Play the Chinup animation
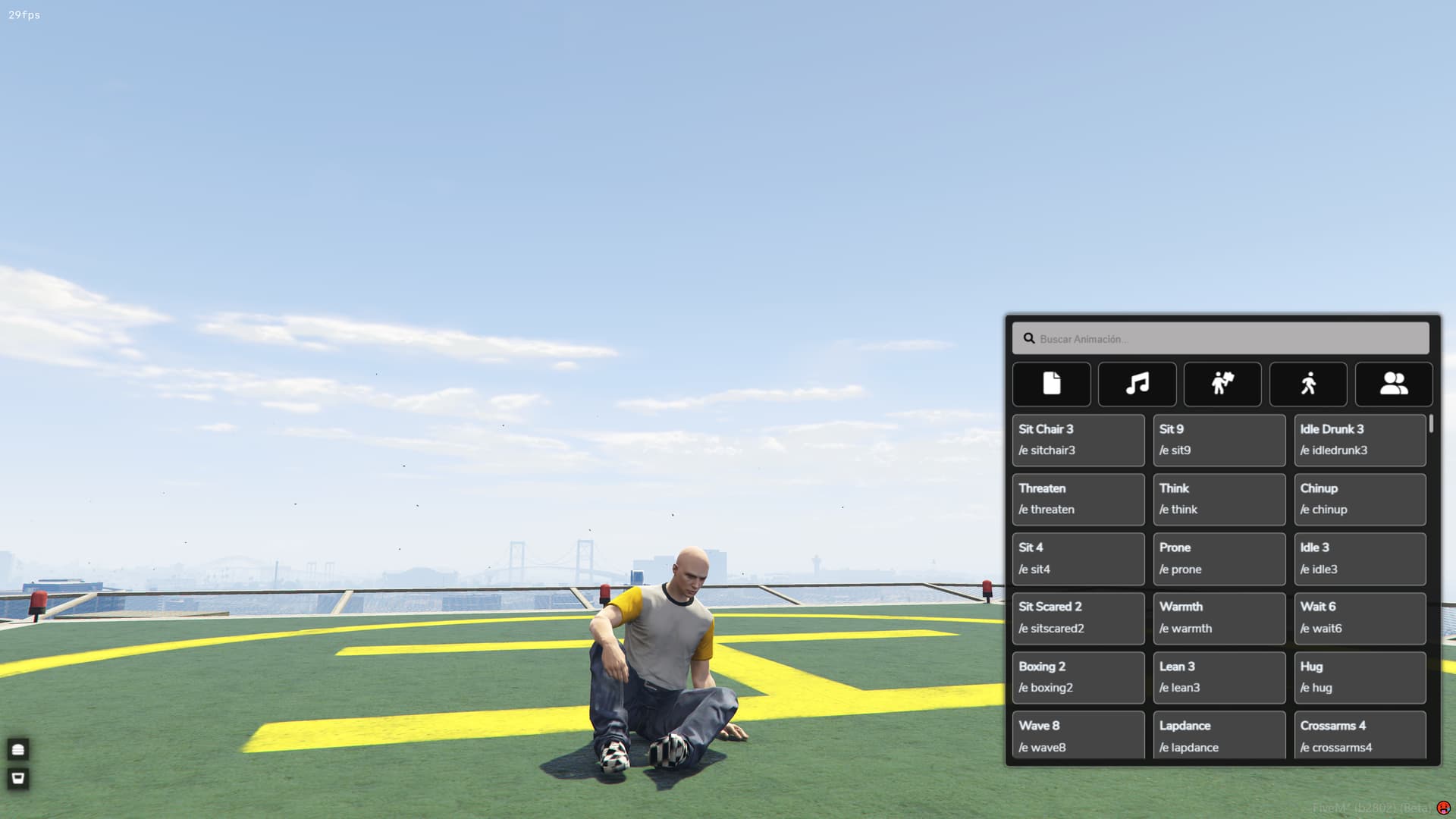Viewport: 1456px width, 819px height. tap(1360, 499)
